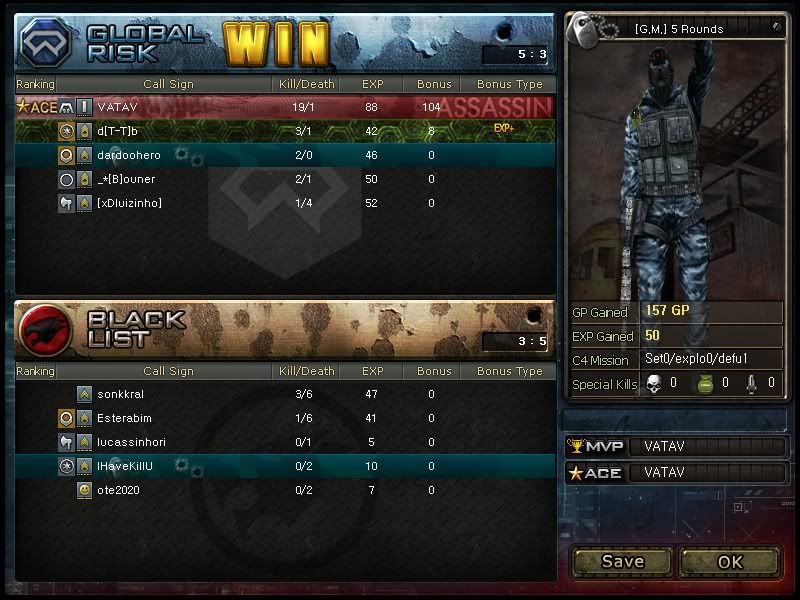Screen dimensions: 800x600
Task: Pick the [xDluizinho] player row
Action: [x=285, y=203]
